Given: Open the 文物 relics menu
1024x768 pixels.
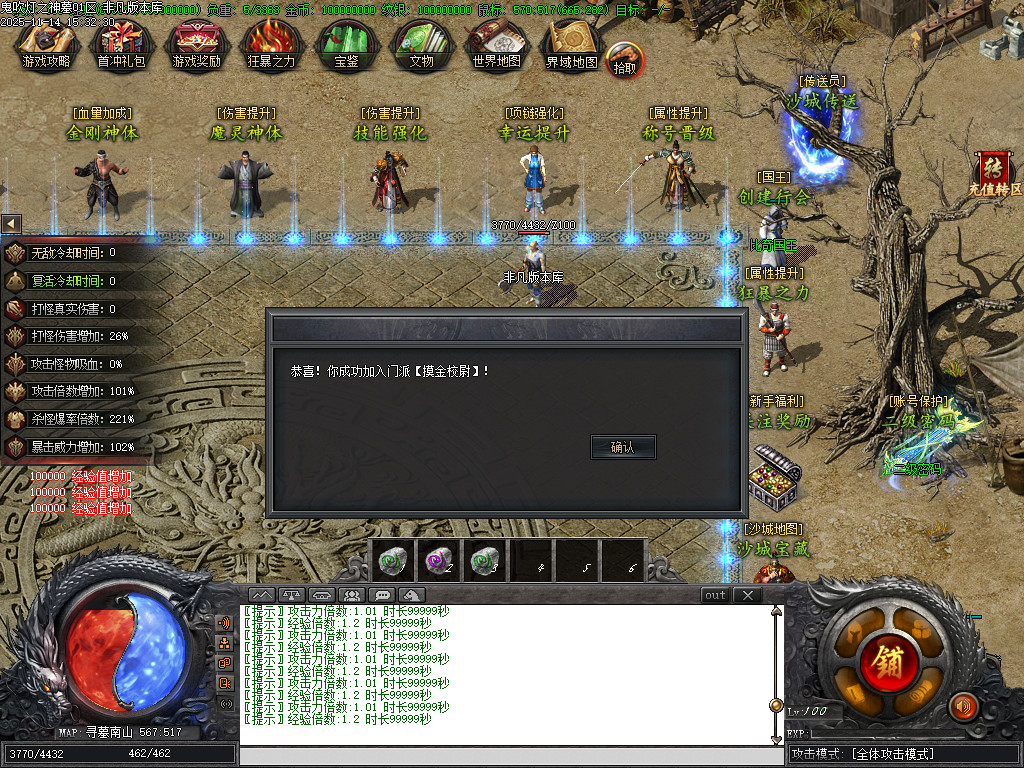Looking at the screenshot, I should coord(421,45).
